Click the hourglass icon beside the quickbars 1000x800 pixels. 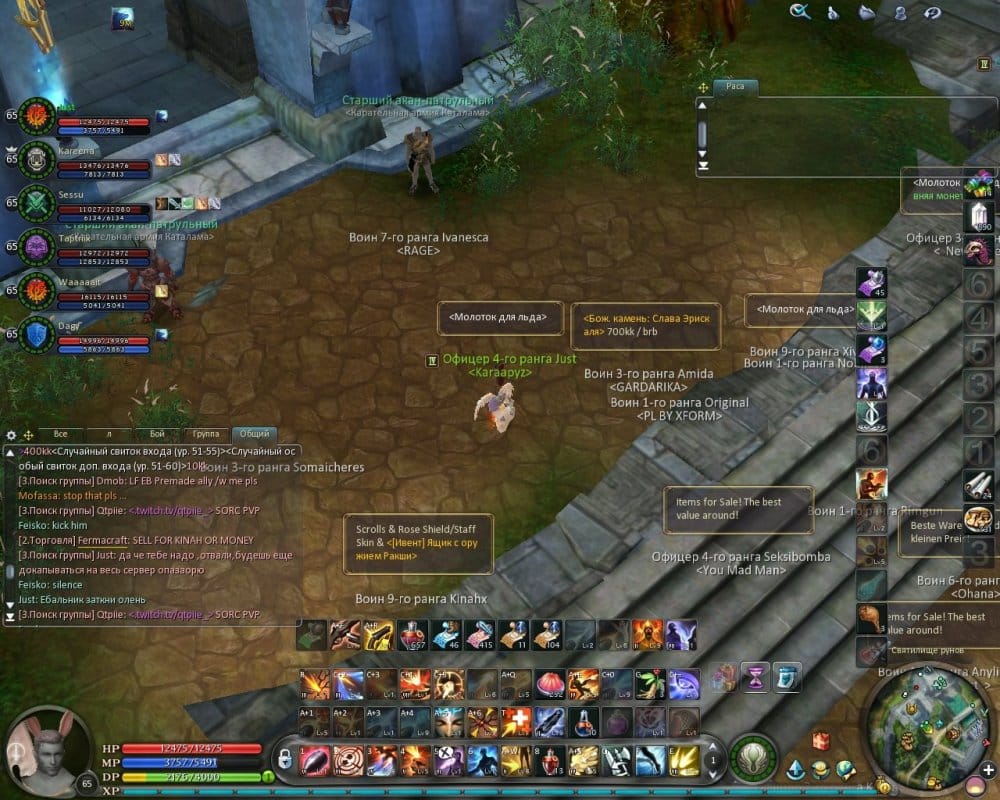click(754, 676)
